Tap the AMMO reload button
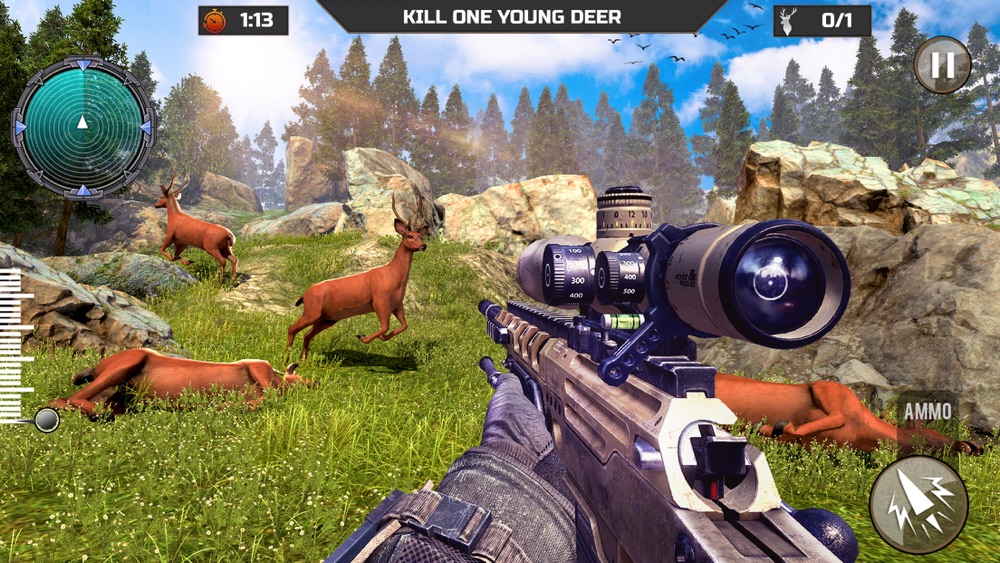Screen dimensions: 1000x563 click(x=927, y=411)
